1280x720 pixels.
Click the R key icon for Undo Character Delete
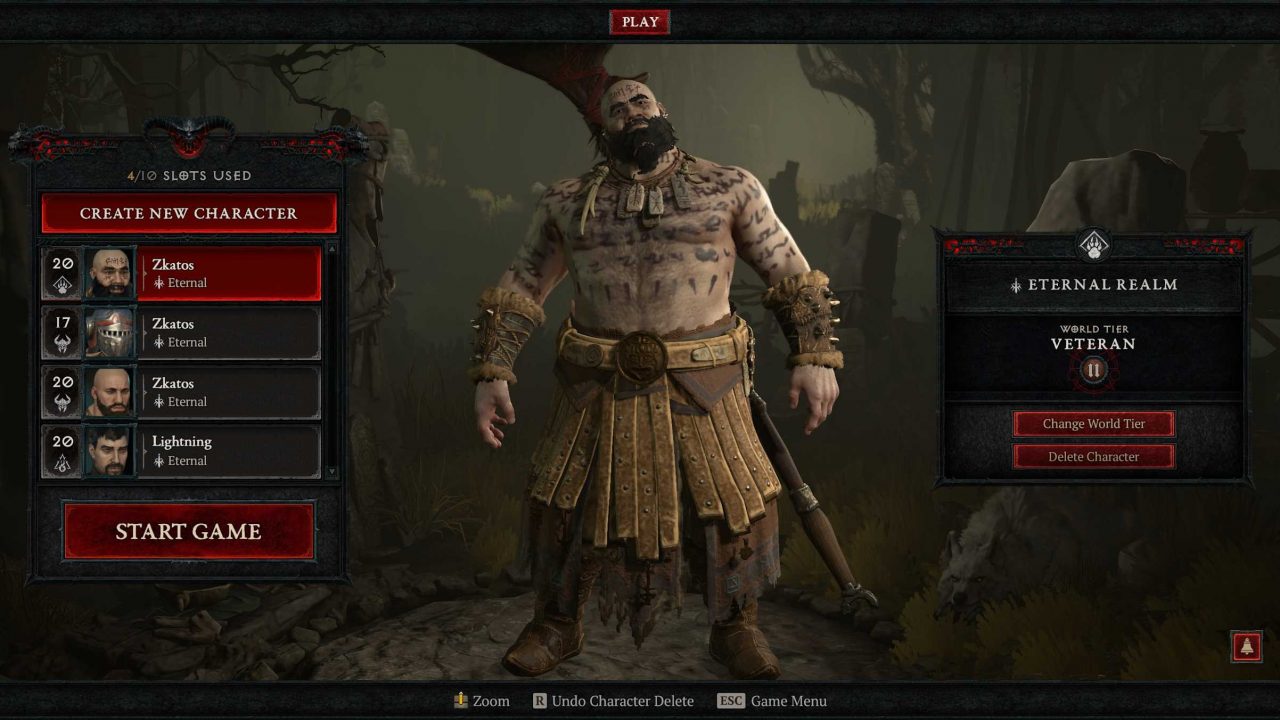541,701
